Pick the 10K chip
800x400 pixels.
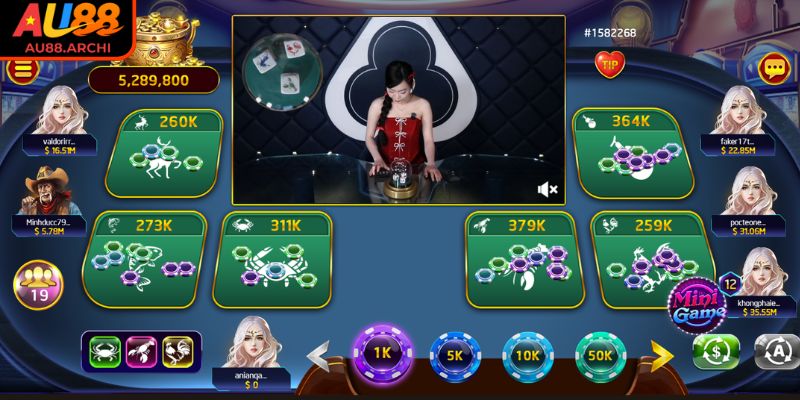tap(528, 354)
